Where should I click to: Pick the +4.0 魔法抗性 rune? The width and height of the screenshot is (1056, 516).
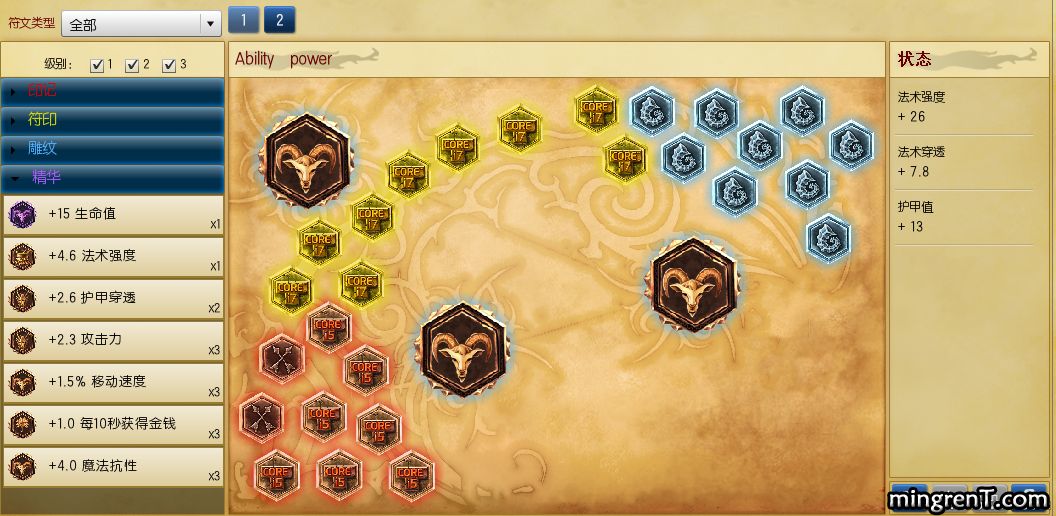(112, 466)
